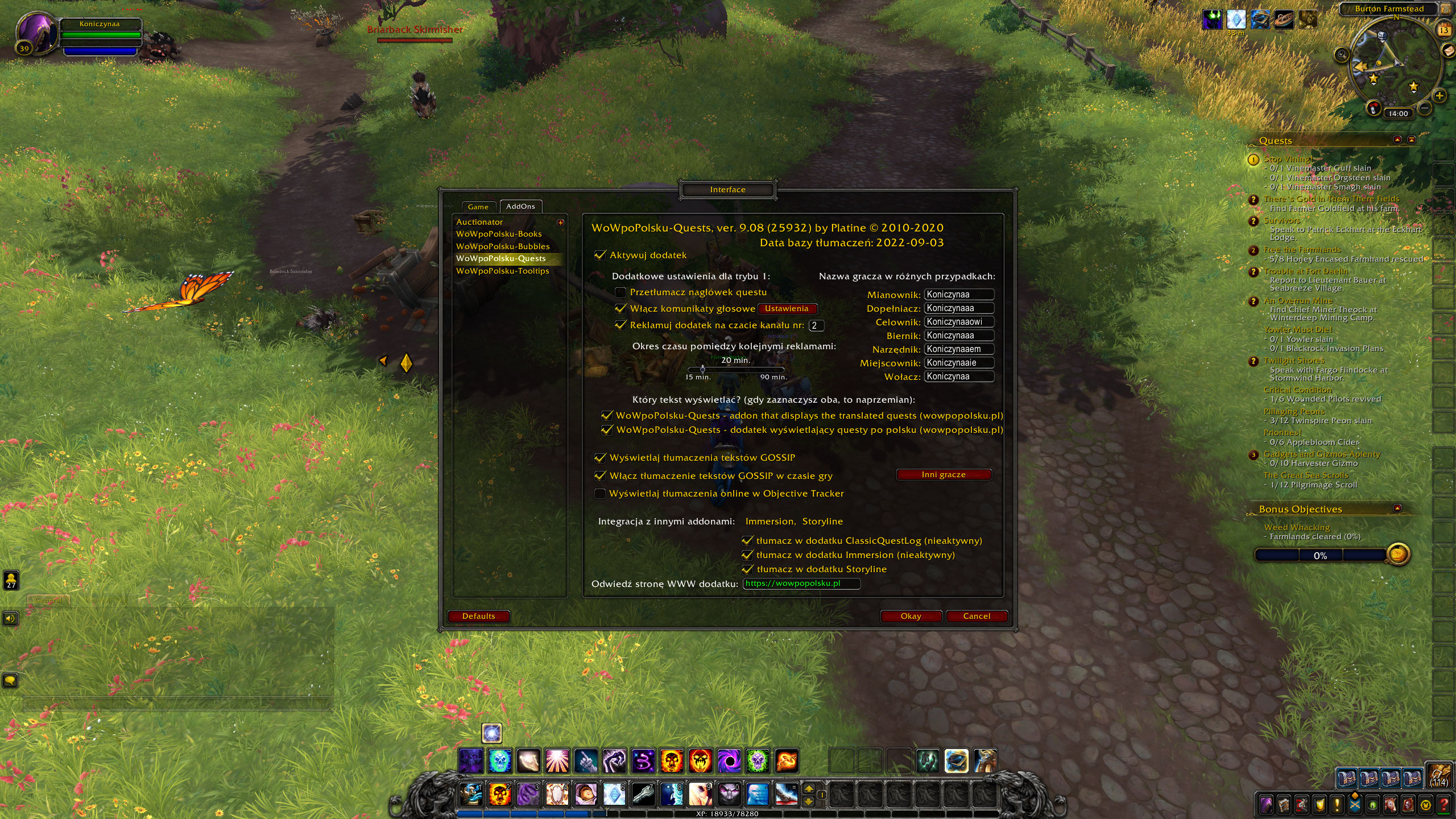
Task: Open the wowpopolsku.pl website link
Action: [802, 584]
